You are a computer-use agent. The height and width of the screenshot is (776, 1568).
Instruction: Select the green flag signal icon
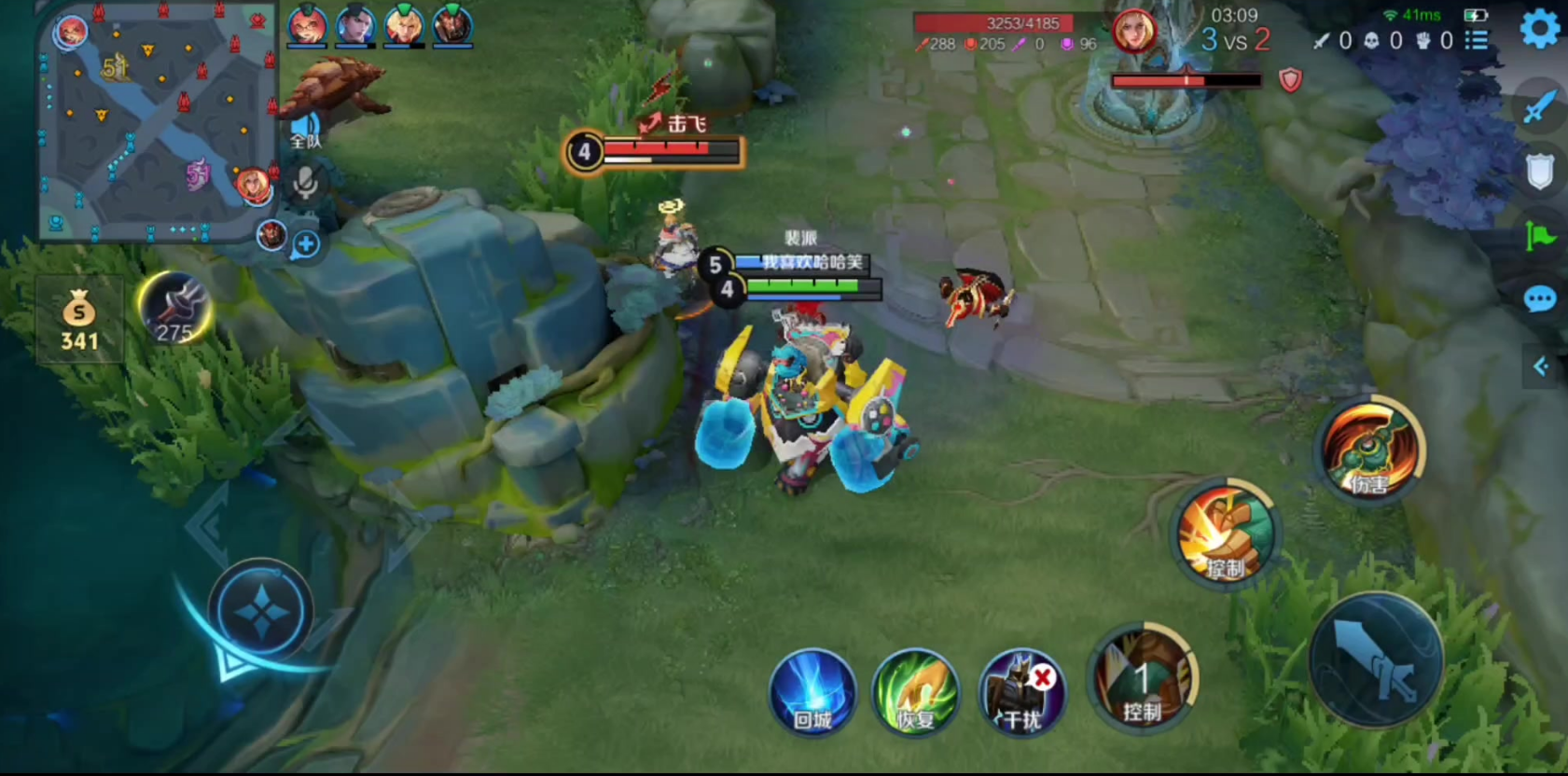point(1539,236)
